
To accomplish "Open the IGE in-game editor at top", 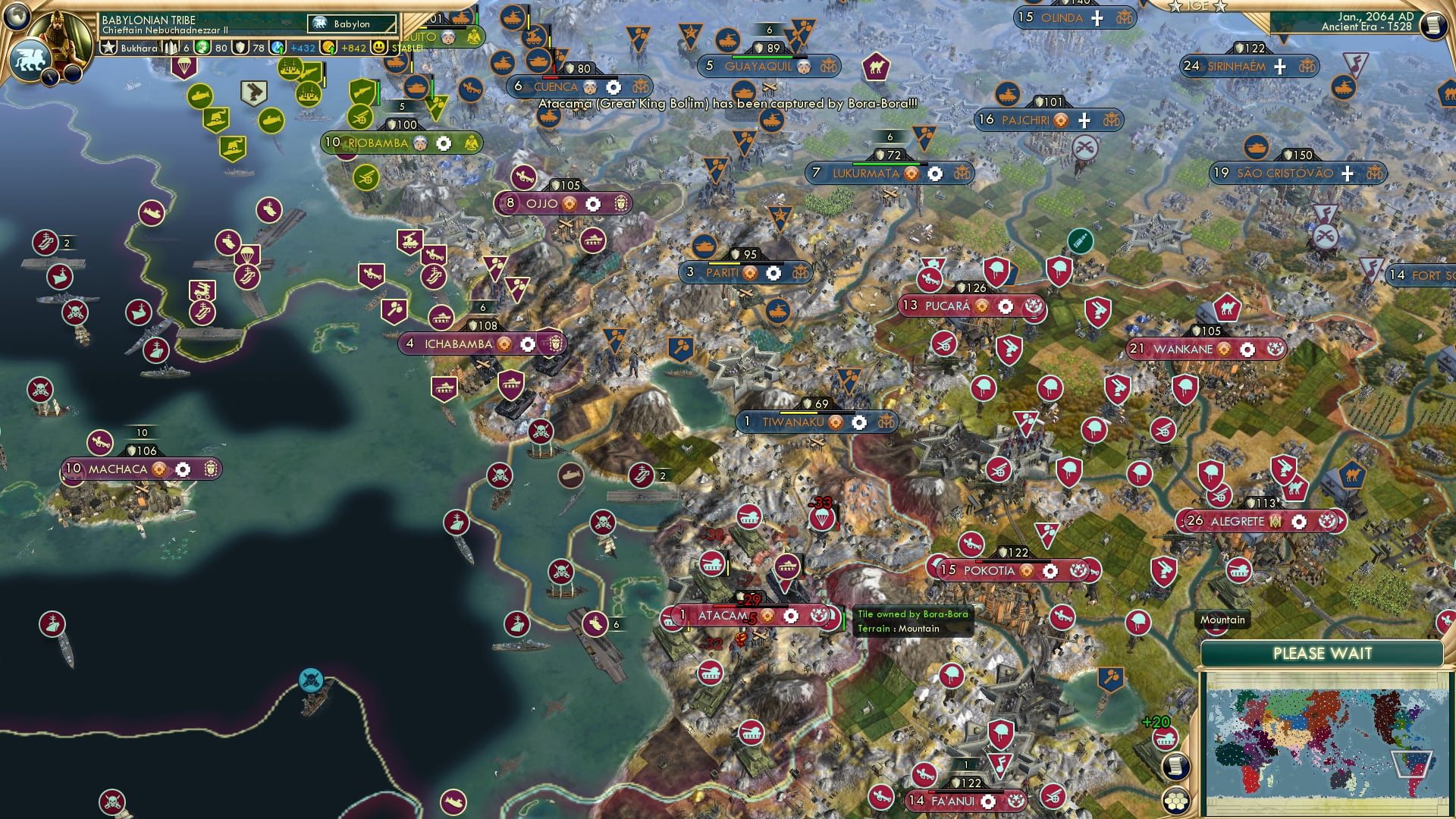I will pyautogui.click(x=1198, y=6).
